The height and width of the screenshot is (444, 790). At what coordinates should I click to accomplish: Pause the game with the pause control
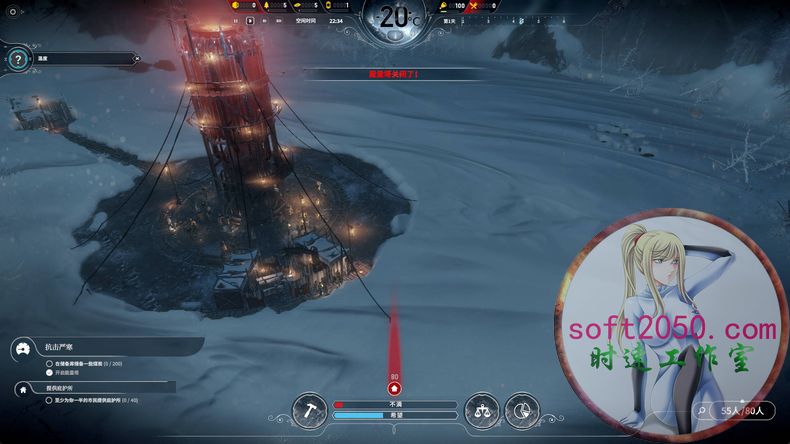[234, 19]
